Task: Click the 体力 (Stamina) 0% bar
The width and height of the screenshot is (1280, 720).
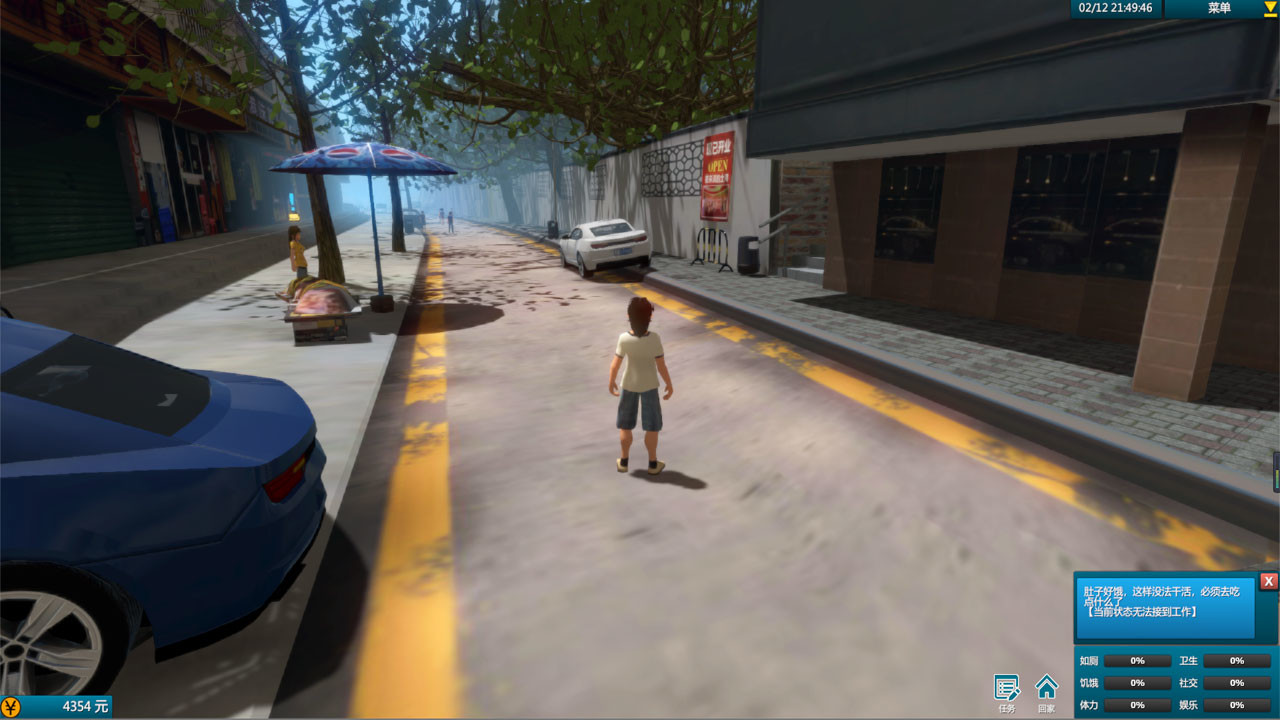Action: 1138,704
